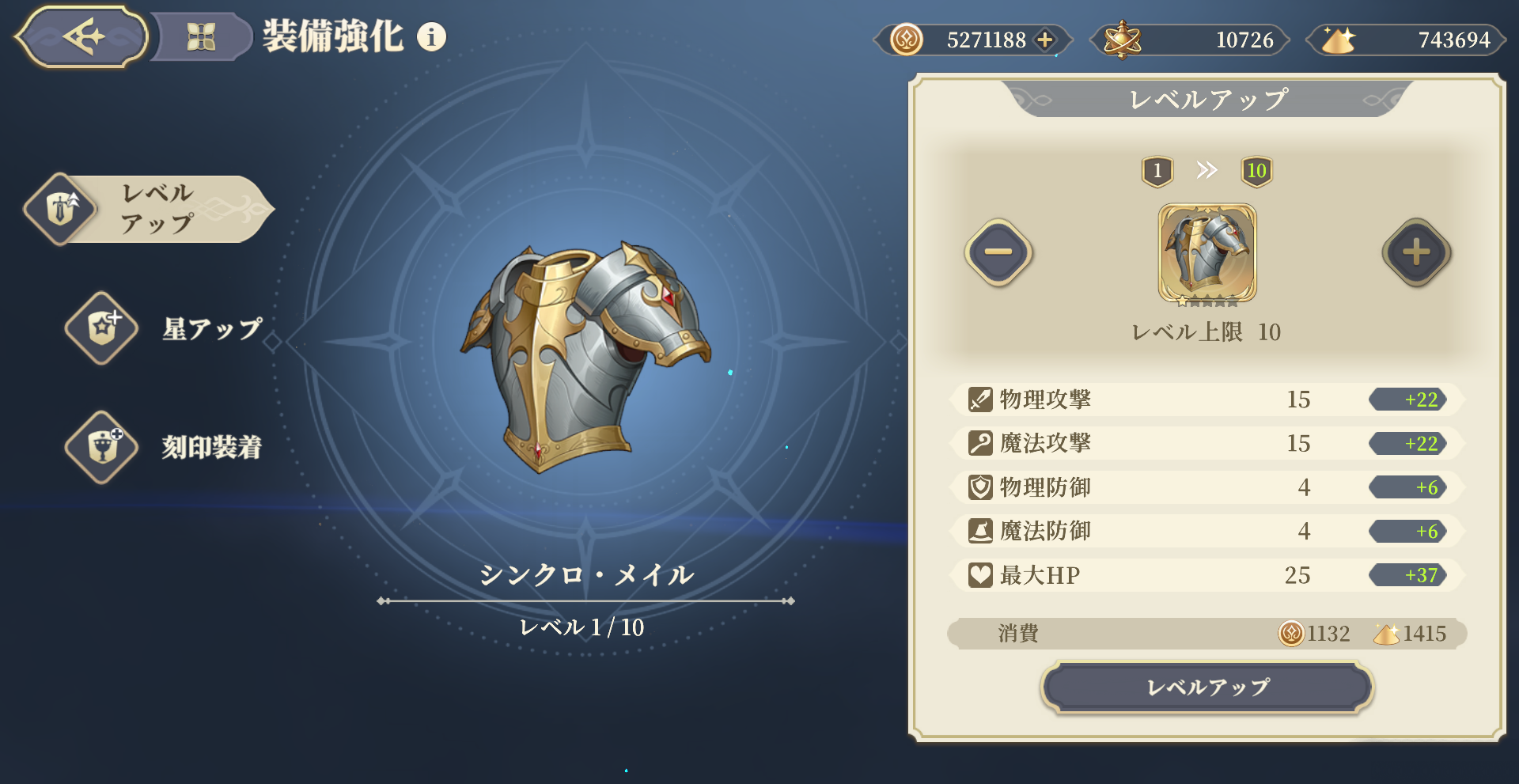1519x784 pixels.
Task: Confirm with the レベルアップ button
Action: coord(1207,687)
